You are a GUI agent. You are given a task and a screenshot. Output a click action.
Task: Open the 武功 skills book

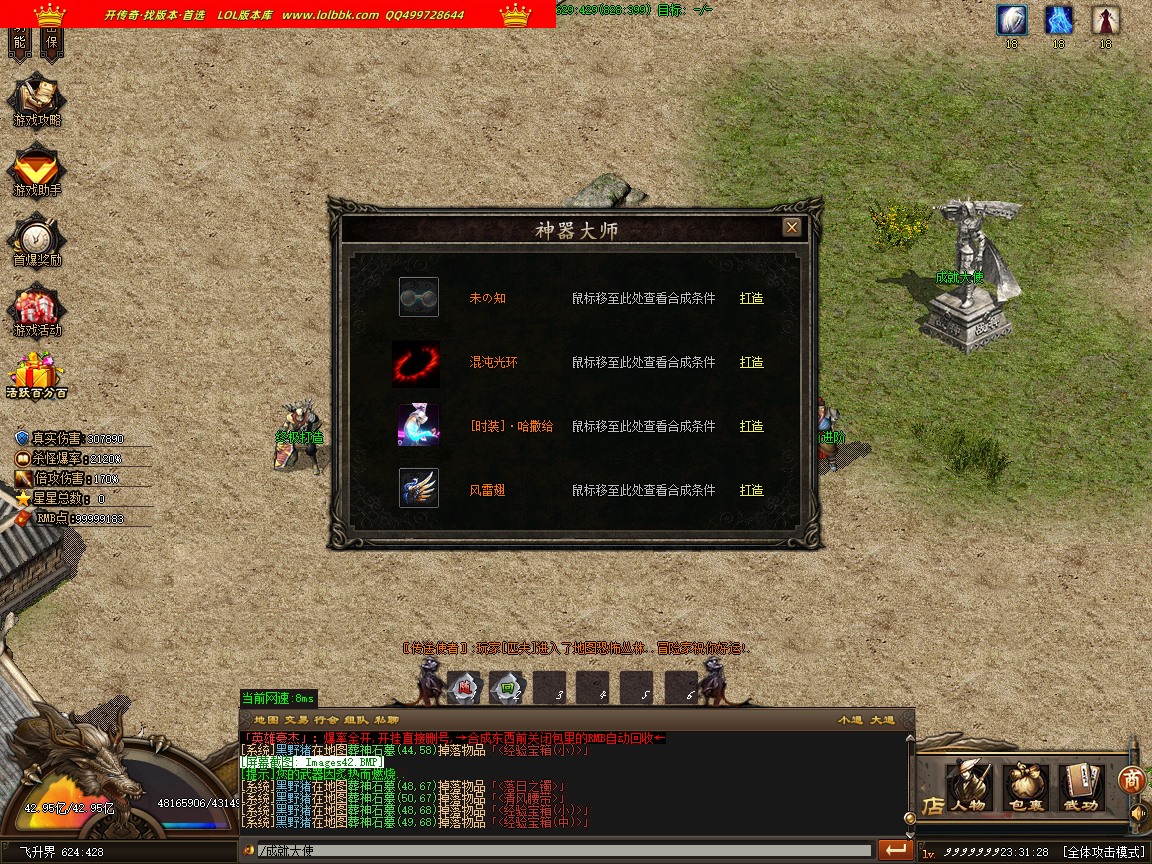click(1080, 785)
